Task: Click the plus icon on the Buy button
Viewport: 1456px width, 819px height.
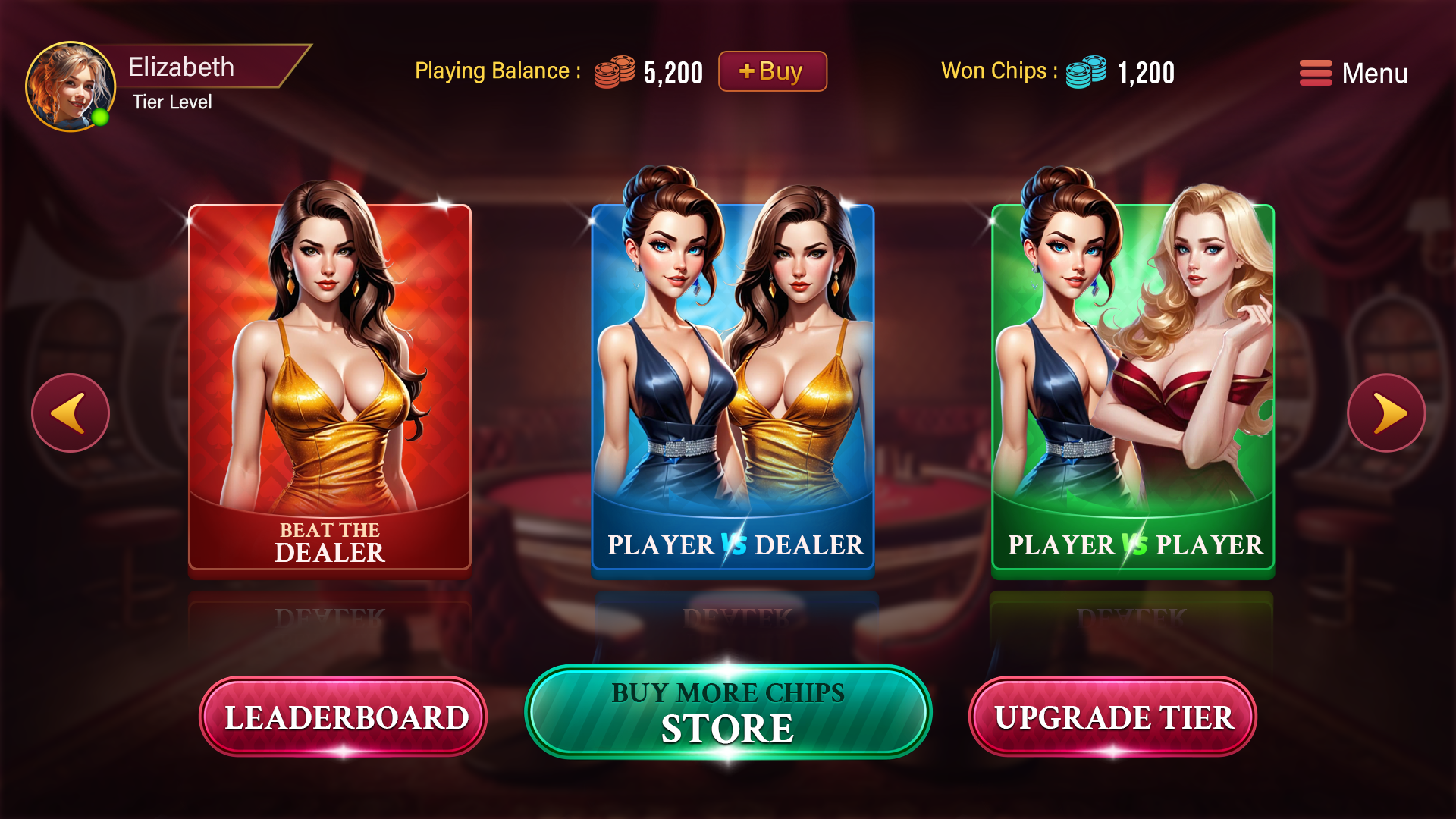Action: [747, 73]
